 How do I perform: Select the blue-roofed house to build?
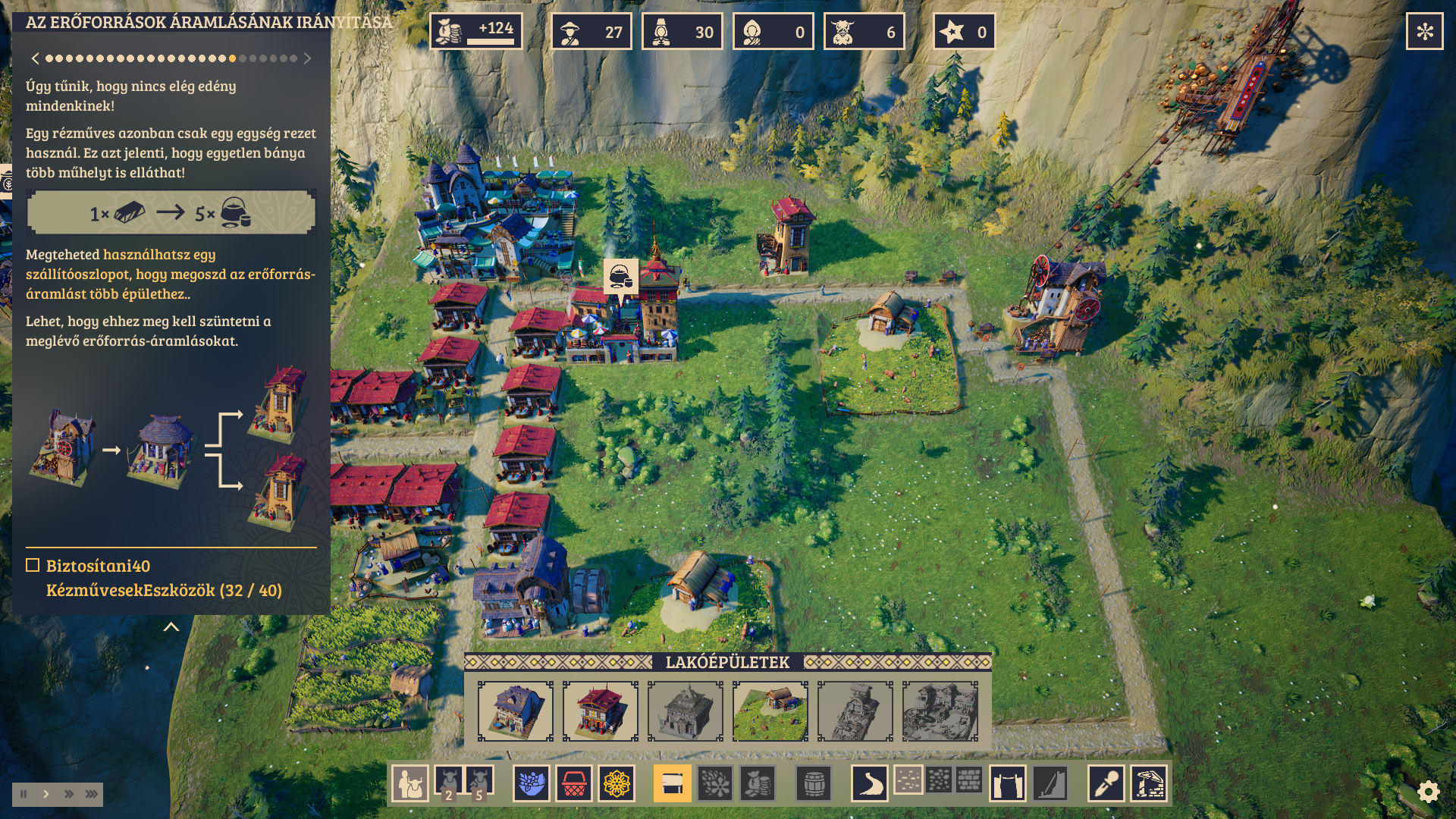tap(516, 711)
